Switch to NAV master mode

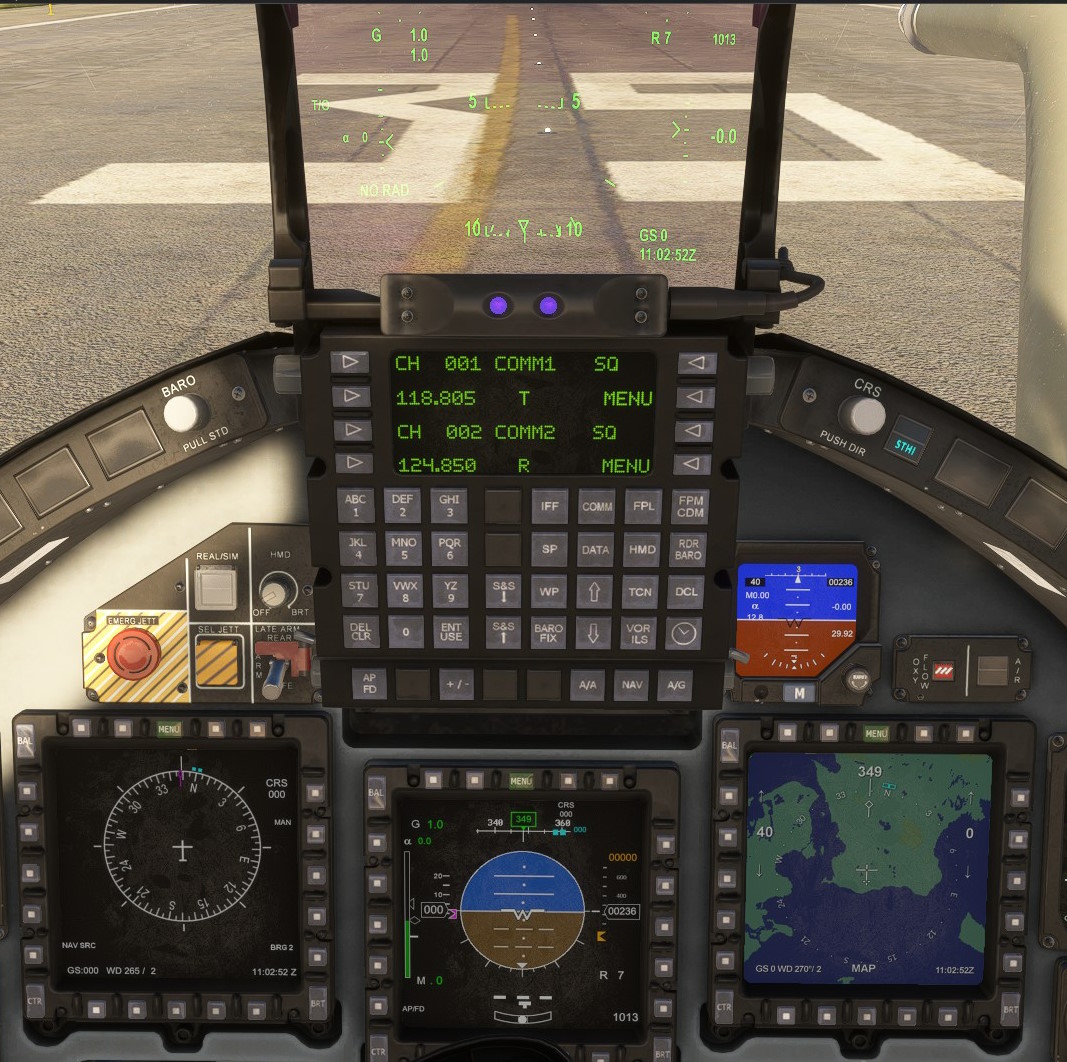coord(631,685)
